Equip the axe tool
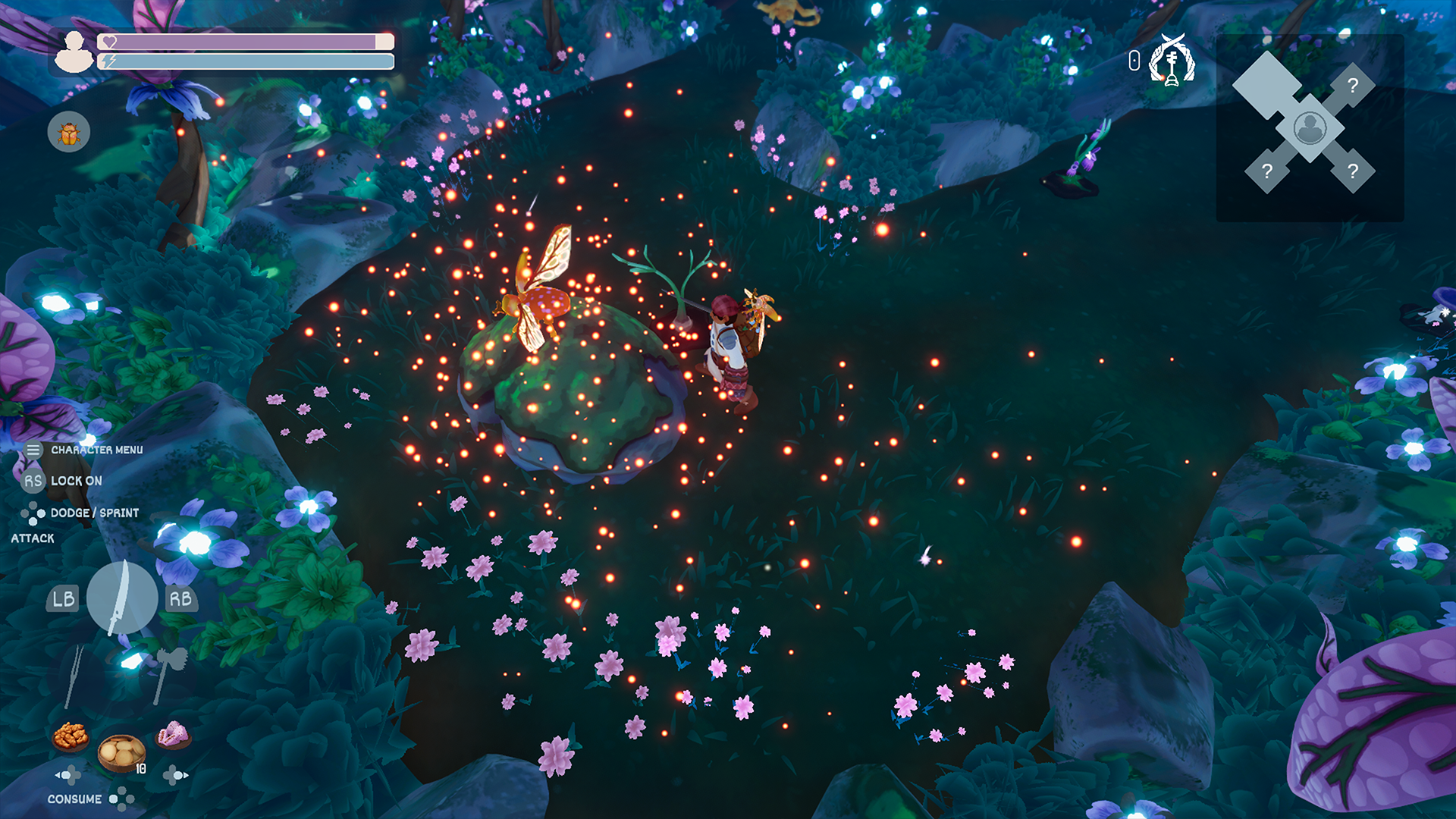1456x819 pixels. coord(168,672)
